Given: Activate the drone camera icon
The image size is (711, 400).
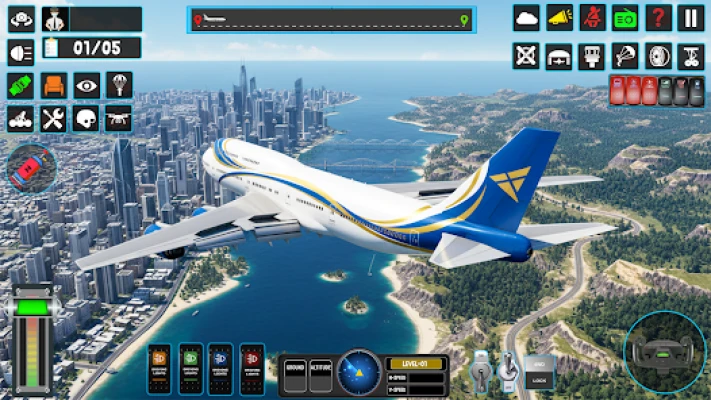Looking at the screenshot, I should pos(119,119).
